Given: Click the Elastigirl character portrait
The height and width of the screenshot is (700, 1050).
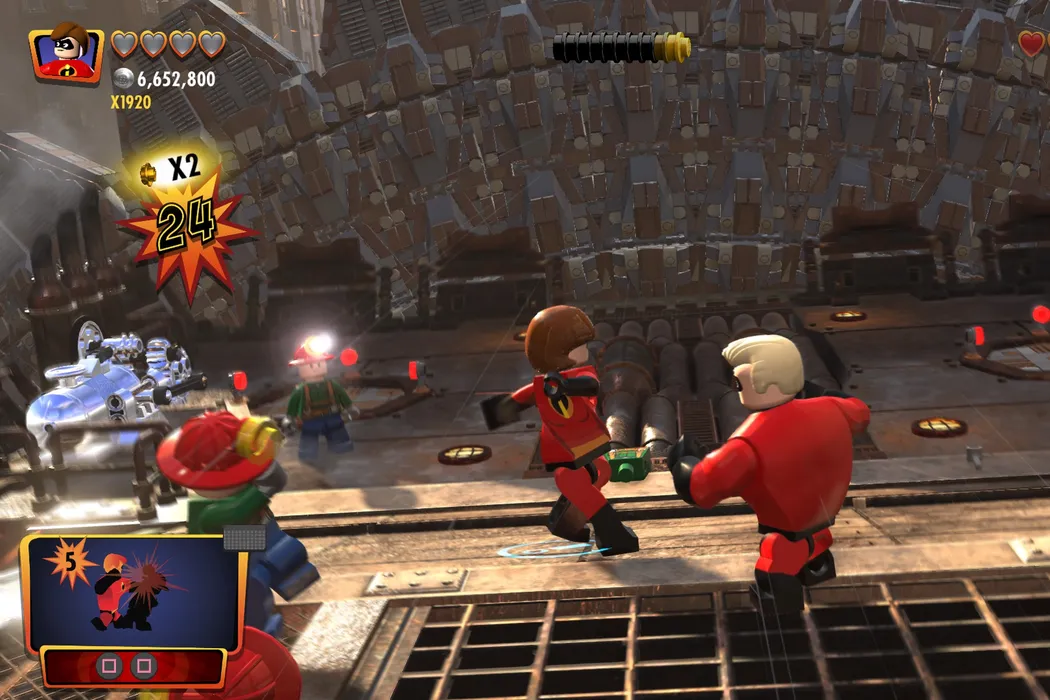Looking at the screenshot, I should pyautogui.click(x=67, y=52).
